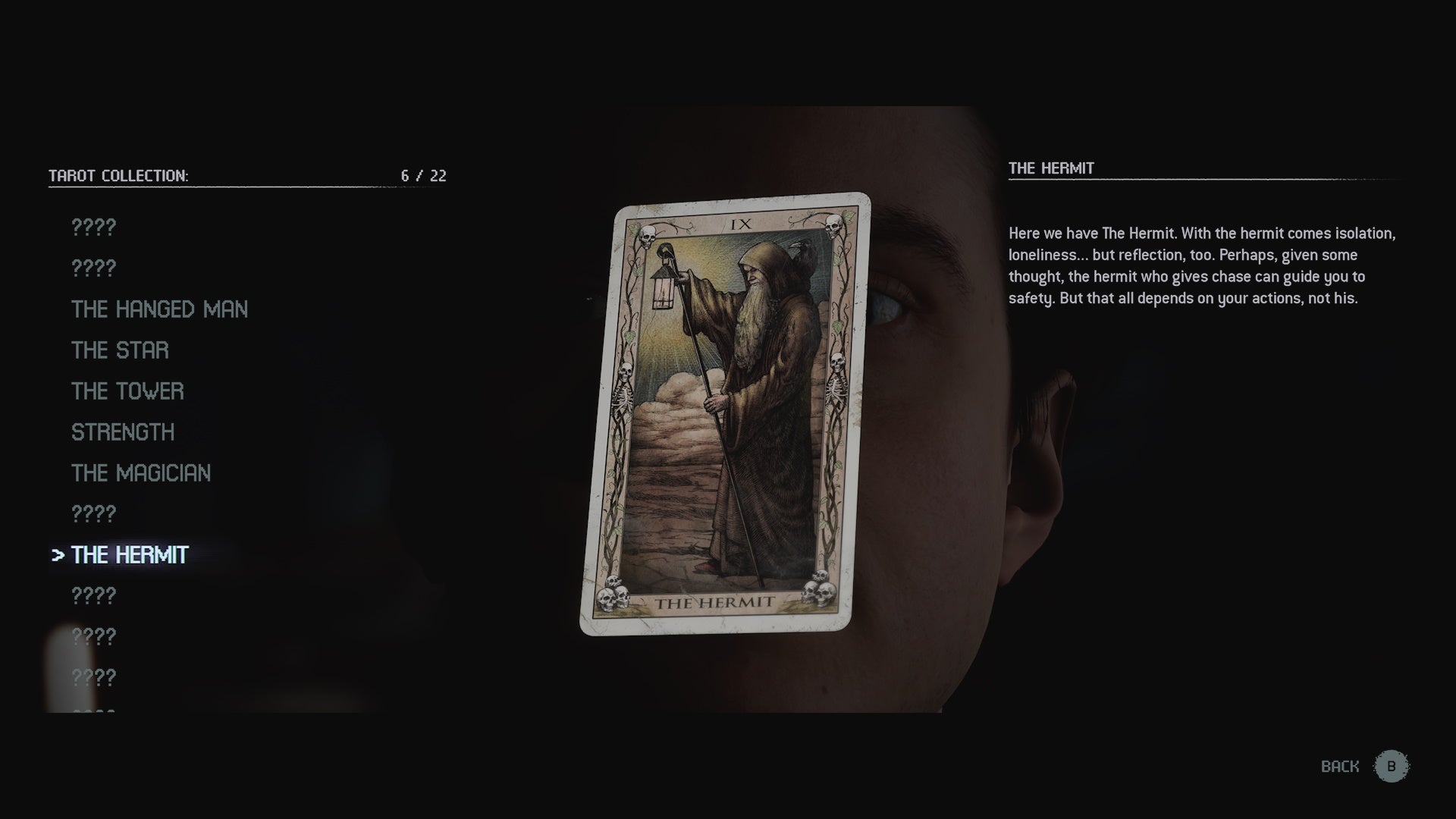This screenshot has width=1456, height=819.
Task: Click the B button icon next to Back
Action: 1392,766
